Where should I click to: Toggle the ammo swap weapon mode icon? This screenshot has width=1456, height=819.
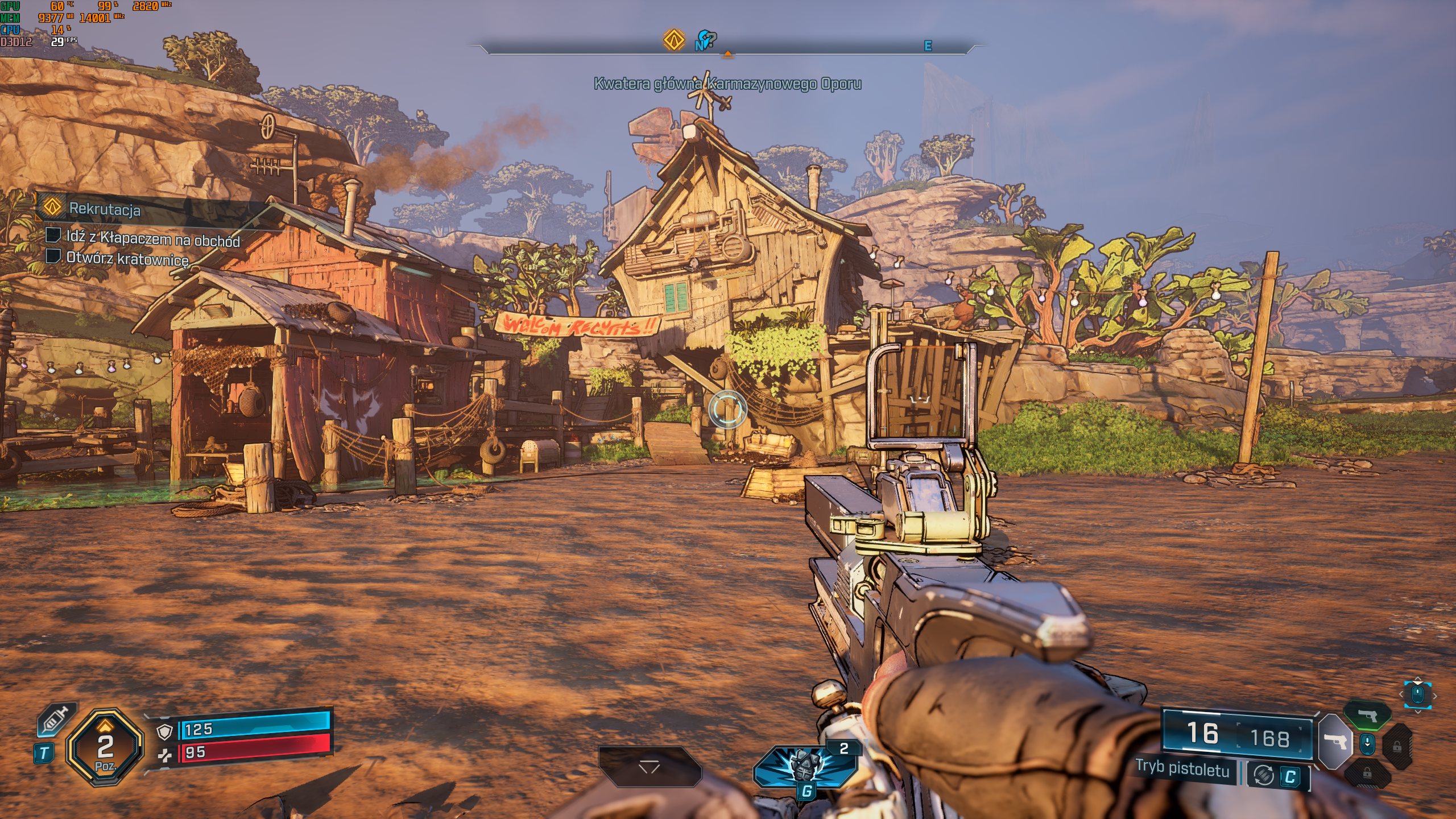(1263, 775)
